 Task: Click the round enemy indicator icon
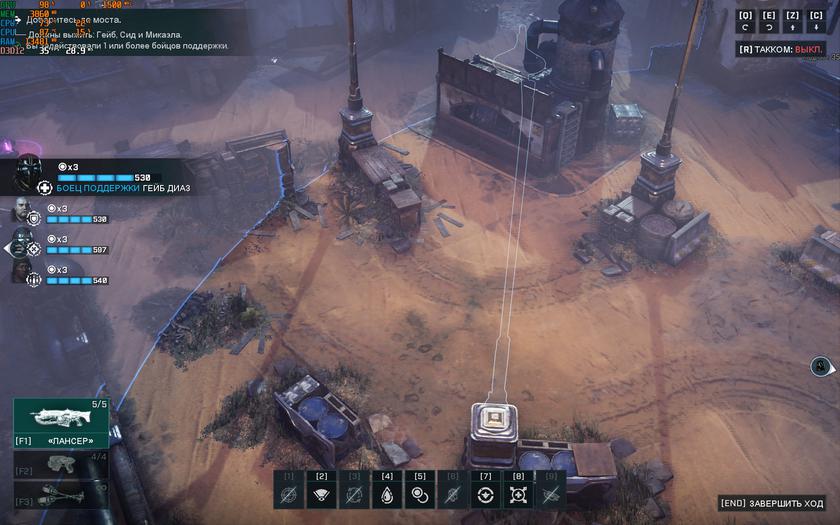point(820,366)
